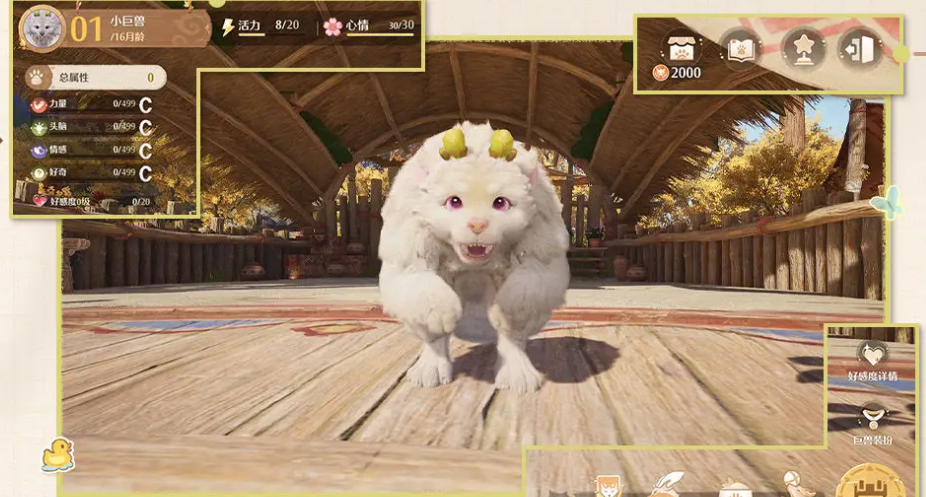
Task: Click the pet portrait avatar
Action: [x=41, y=27]
